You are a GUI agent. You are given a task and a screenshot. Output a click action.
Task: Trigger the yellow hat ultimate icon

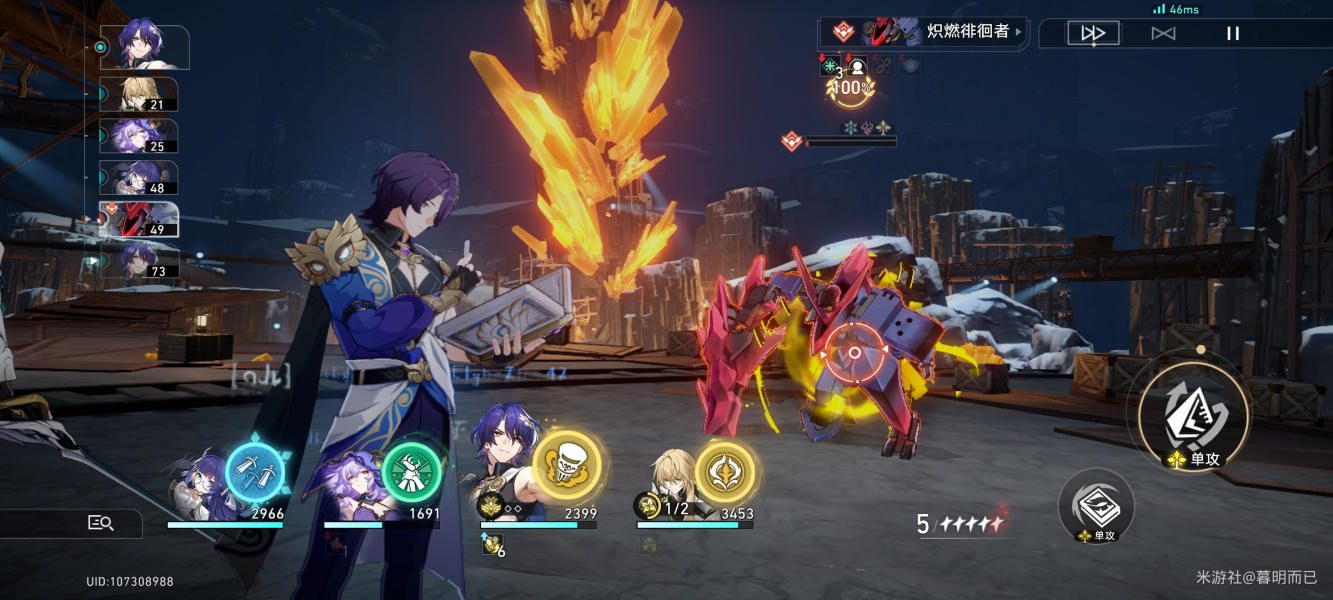tap(567, 466)
